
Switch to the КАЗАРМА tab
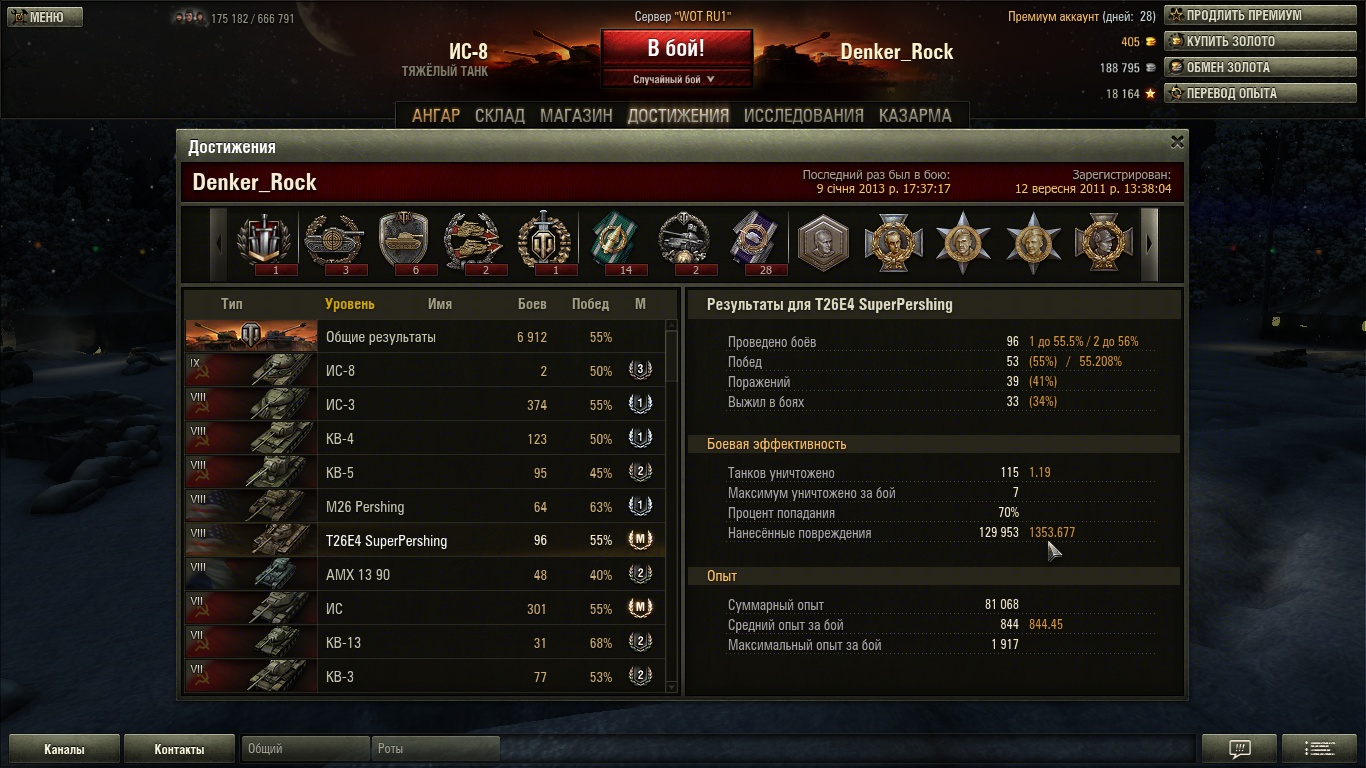tap(915, 115)
